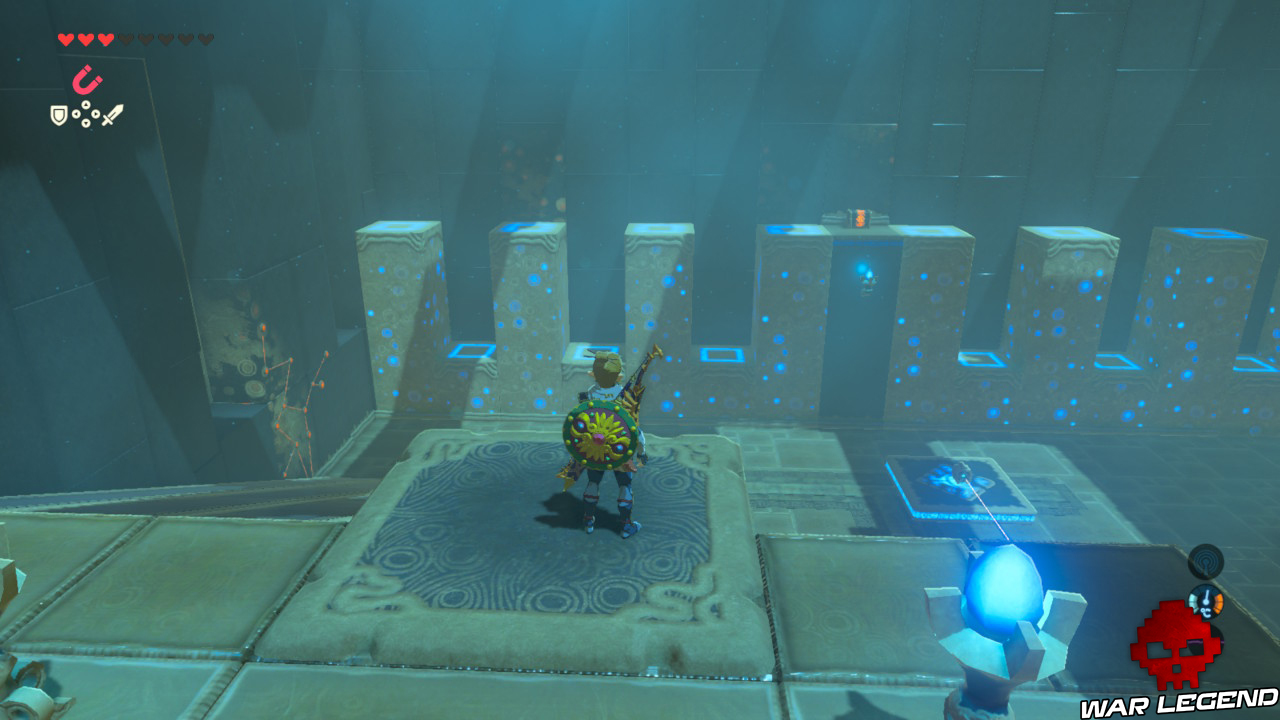1280x720 pixels.
Task: Click the temperature gauge icon
Action: (1207, 601)
